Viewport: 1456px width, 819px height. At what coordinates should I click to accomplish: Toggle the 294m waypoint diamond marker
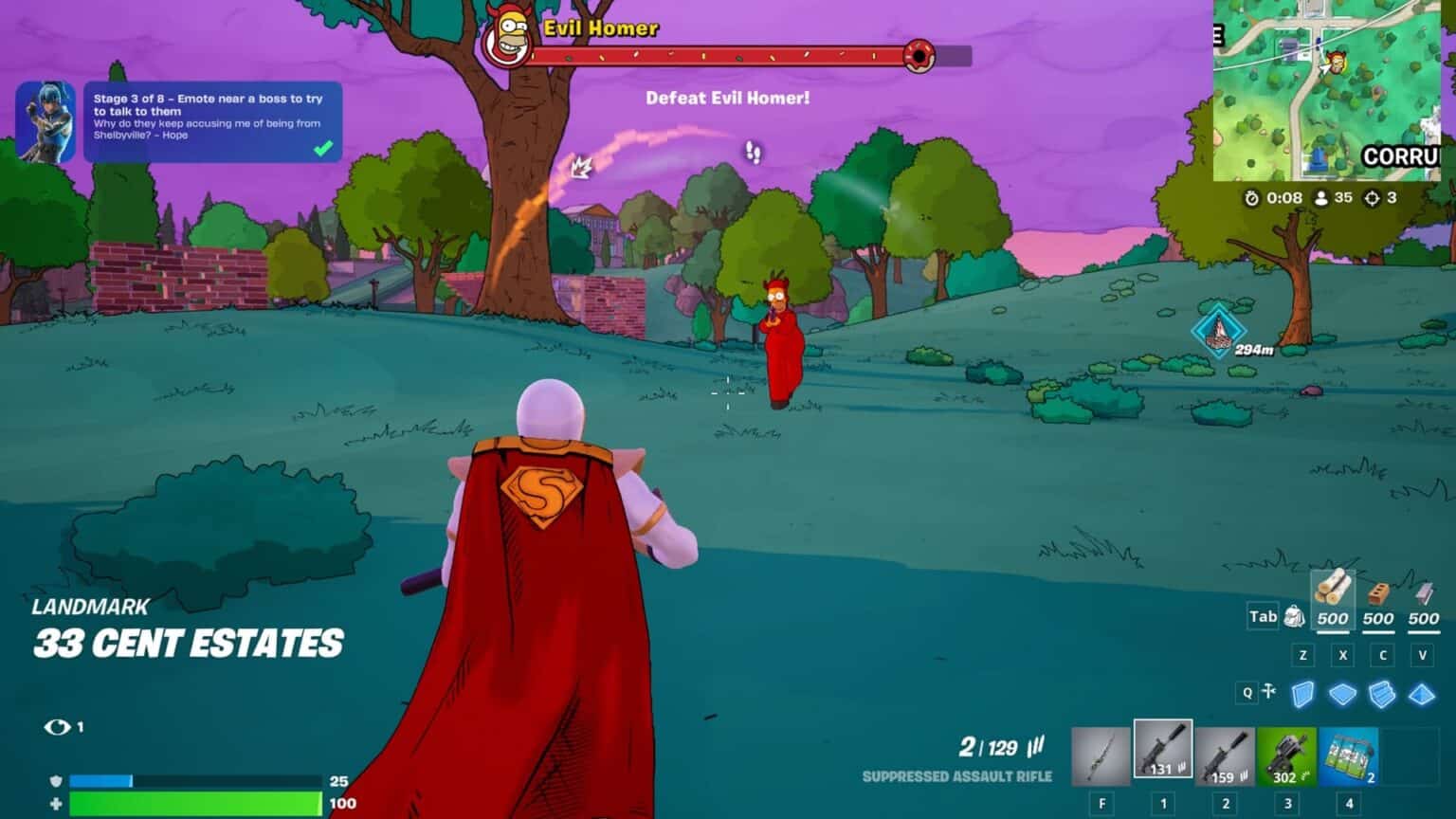pos(1221,332)
